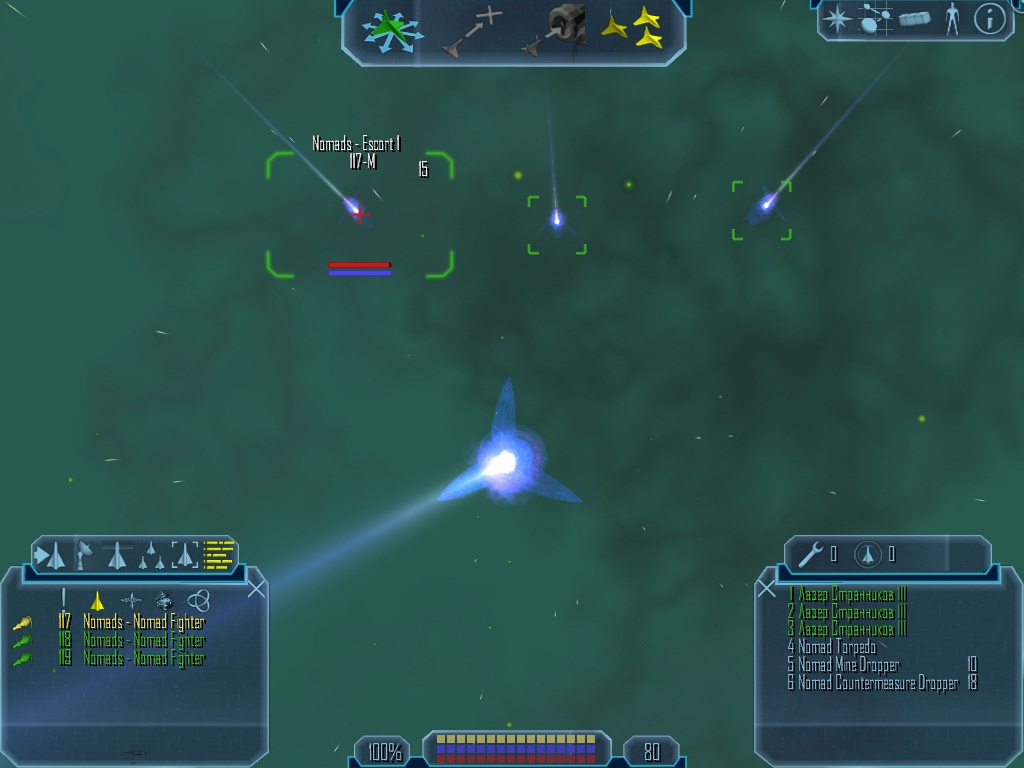Viewport: 1024px width, 768px height.
Task: Filter contacts by yellow ship icon
Action: (97, 600)
